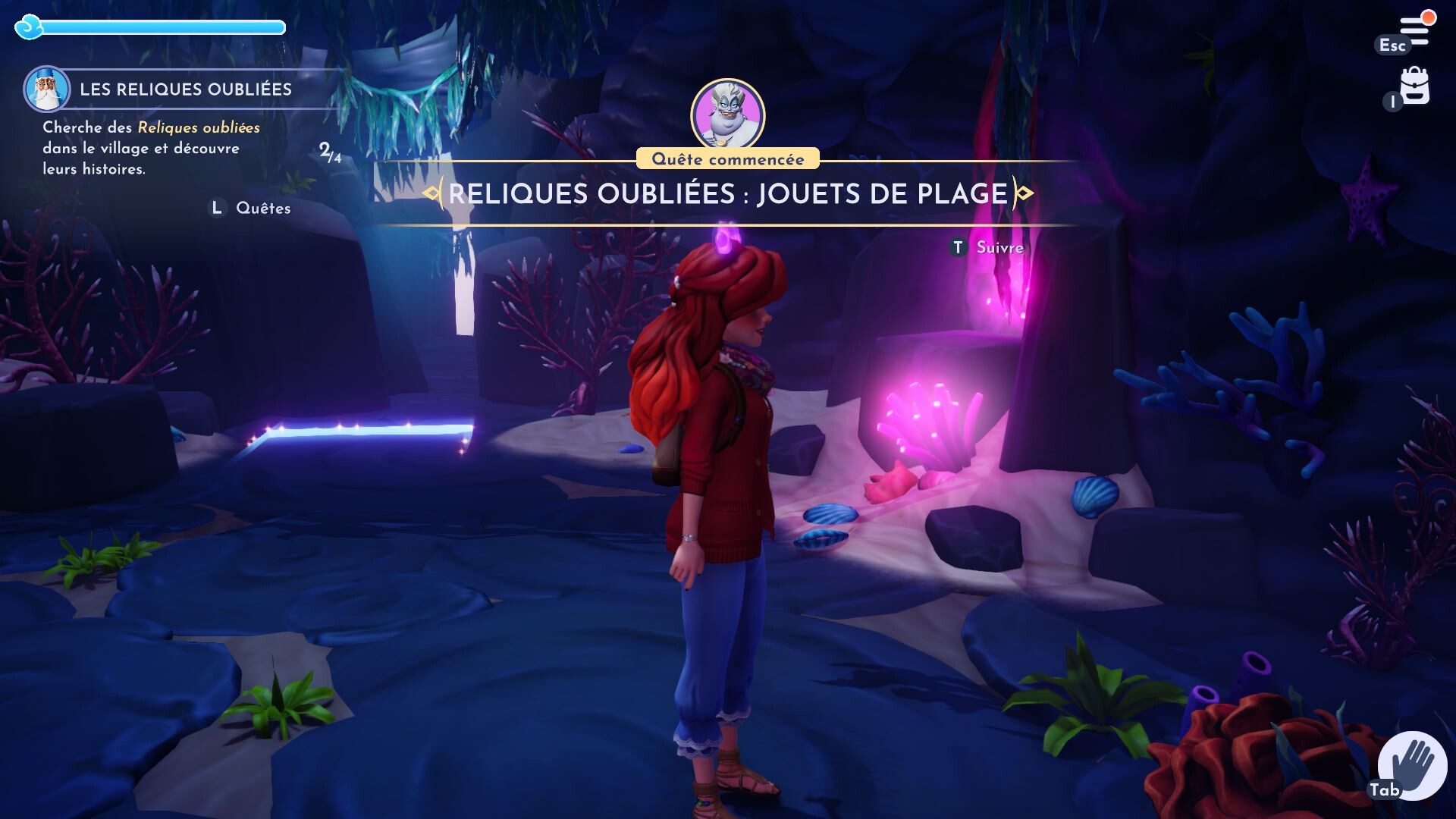Expand the 2/4 quest progress counter
Screen dimensions: 1456x819
pos(330,152)
